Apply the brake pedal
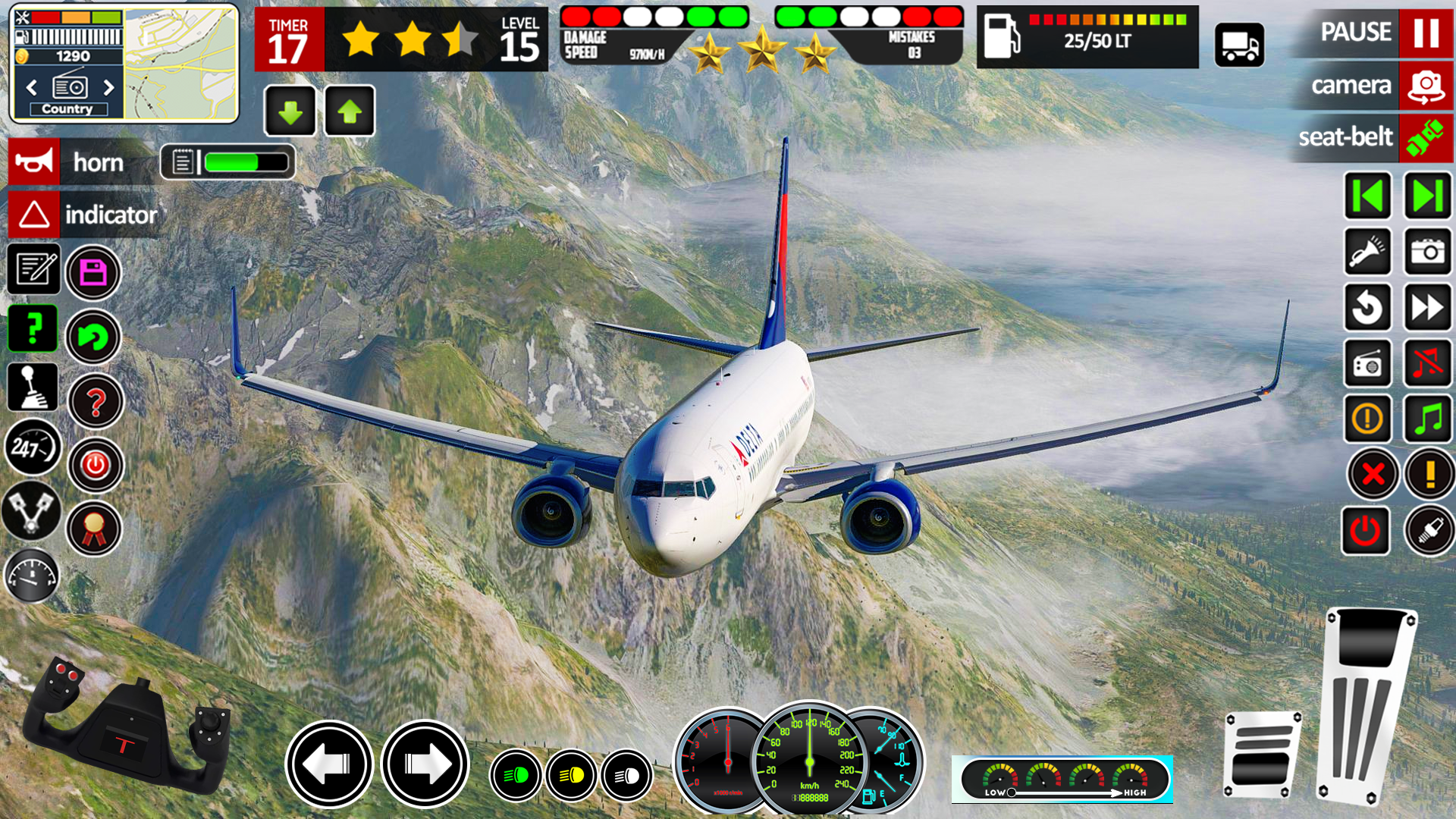 1262,755
